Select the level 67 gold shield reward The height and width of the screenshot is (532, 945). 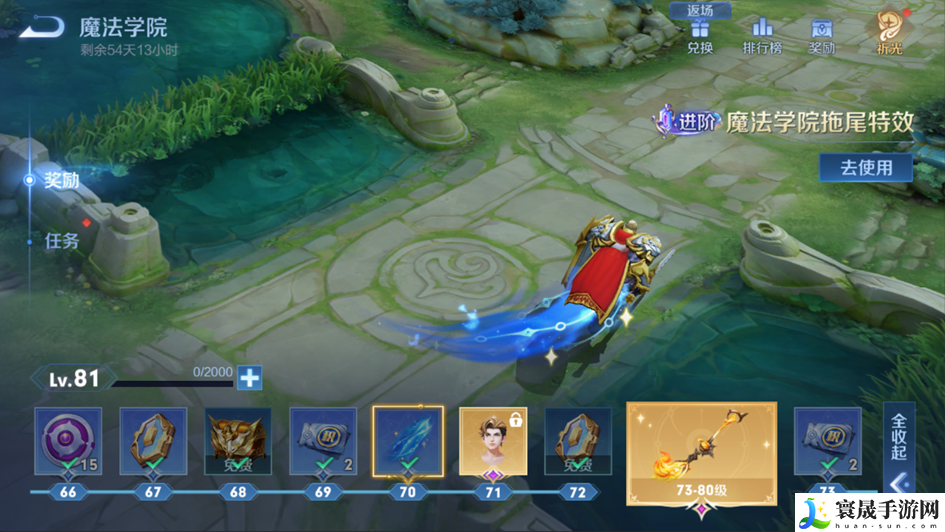[x=153, y=440]
